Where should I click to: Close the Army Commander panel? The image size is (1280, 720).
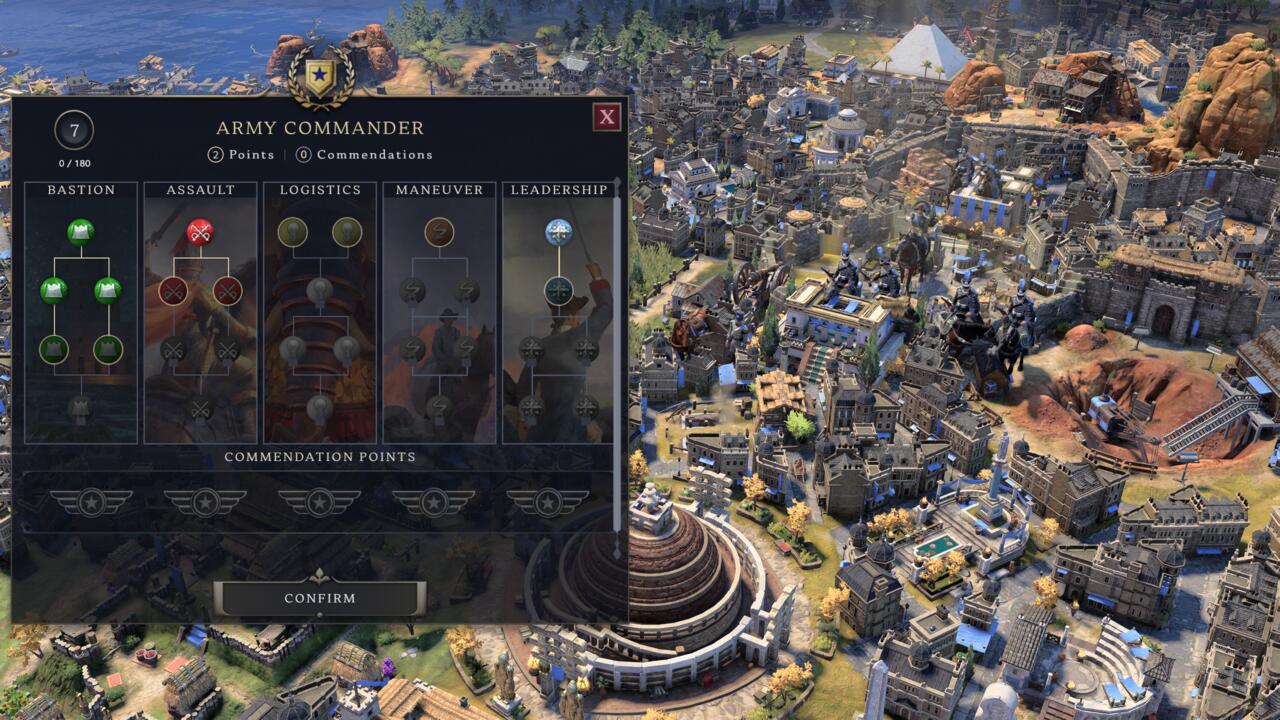(606, 117)
